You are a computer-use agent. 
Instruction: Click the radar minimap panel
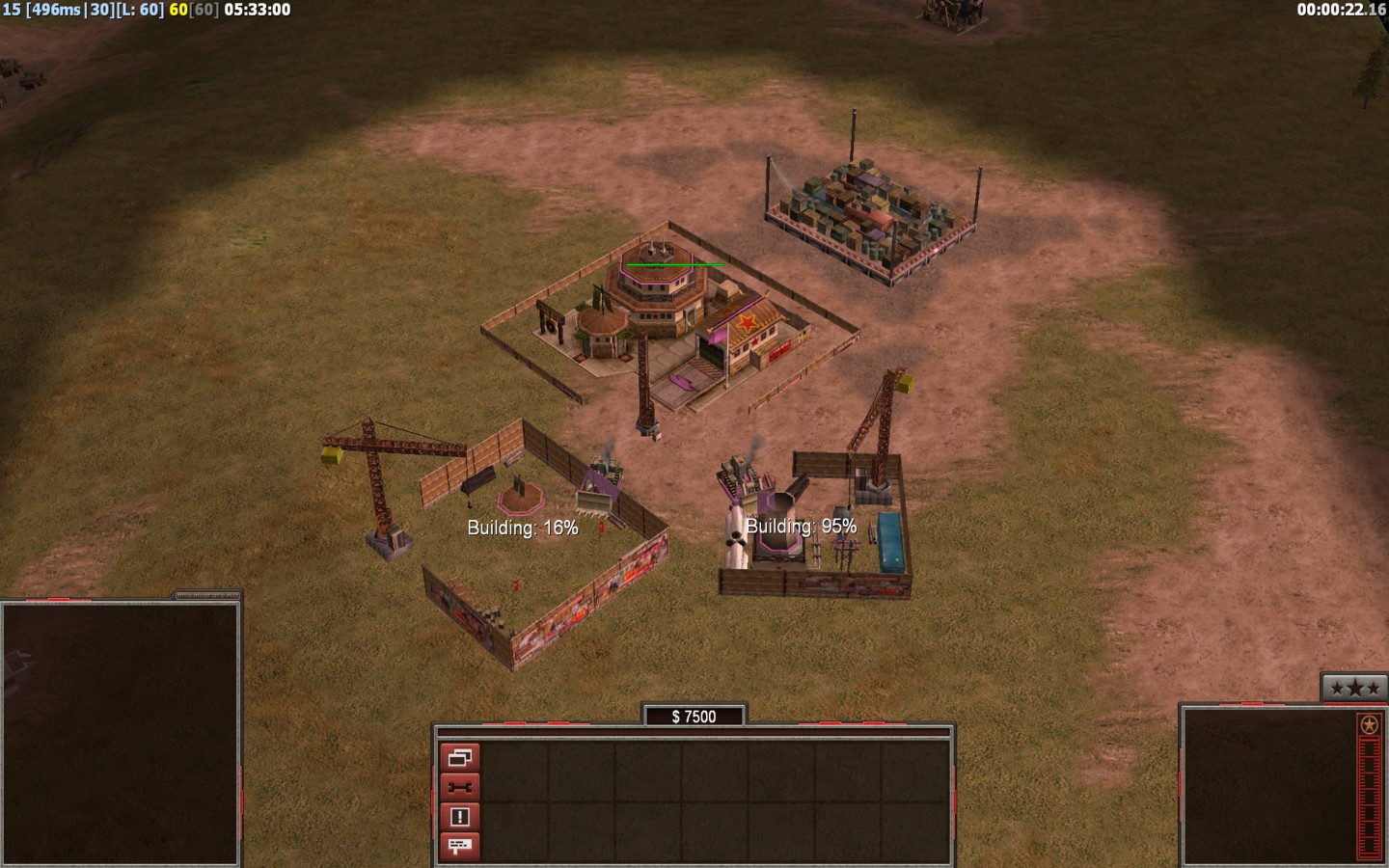120,733
